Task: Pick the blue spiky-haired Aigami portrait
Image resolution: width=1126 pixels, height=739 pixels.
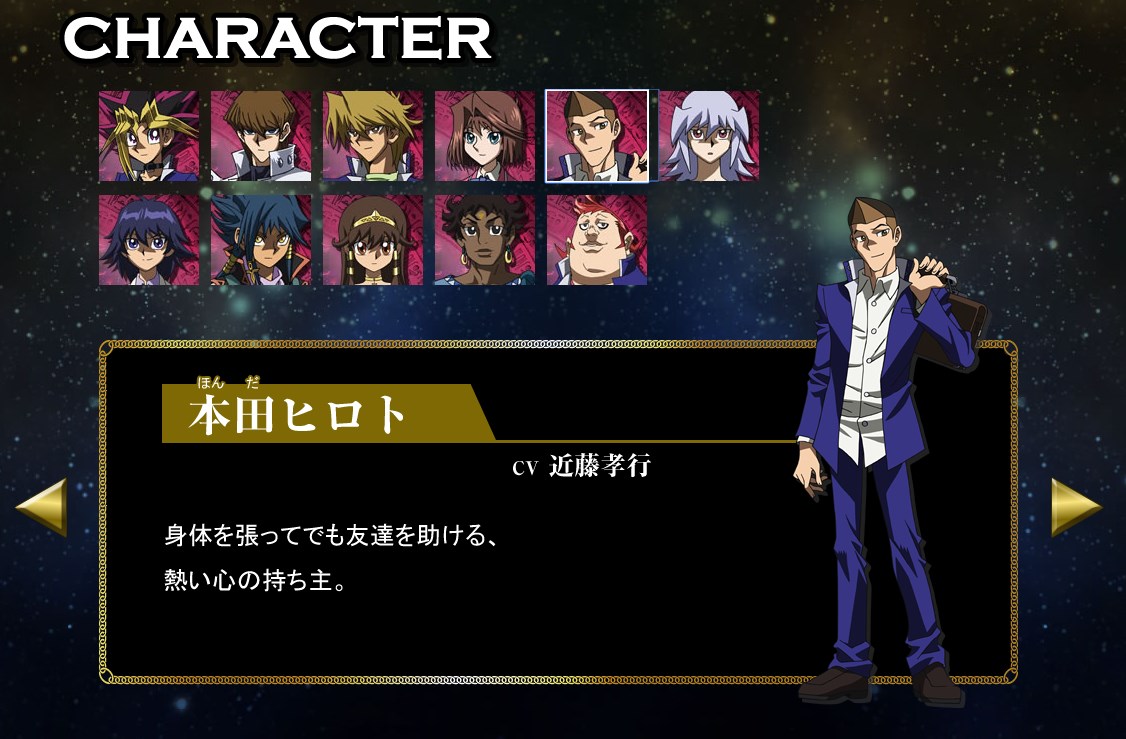Action: point(261,240)
